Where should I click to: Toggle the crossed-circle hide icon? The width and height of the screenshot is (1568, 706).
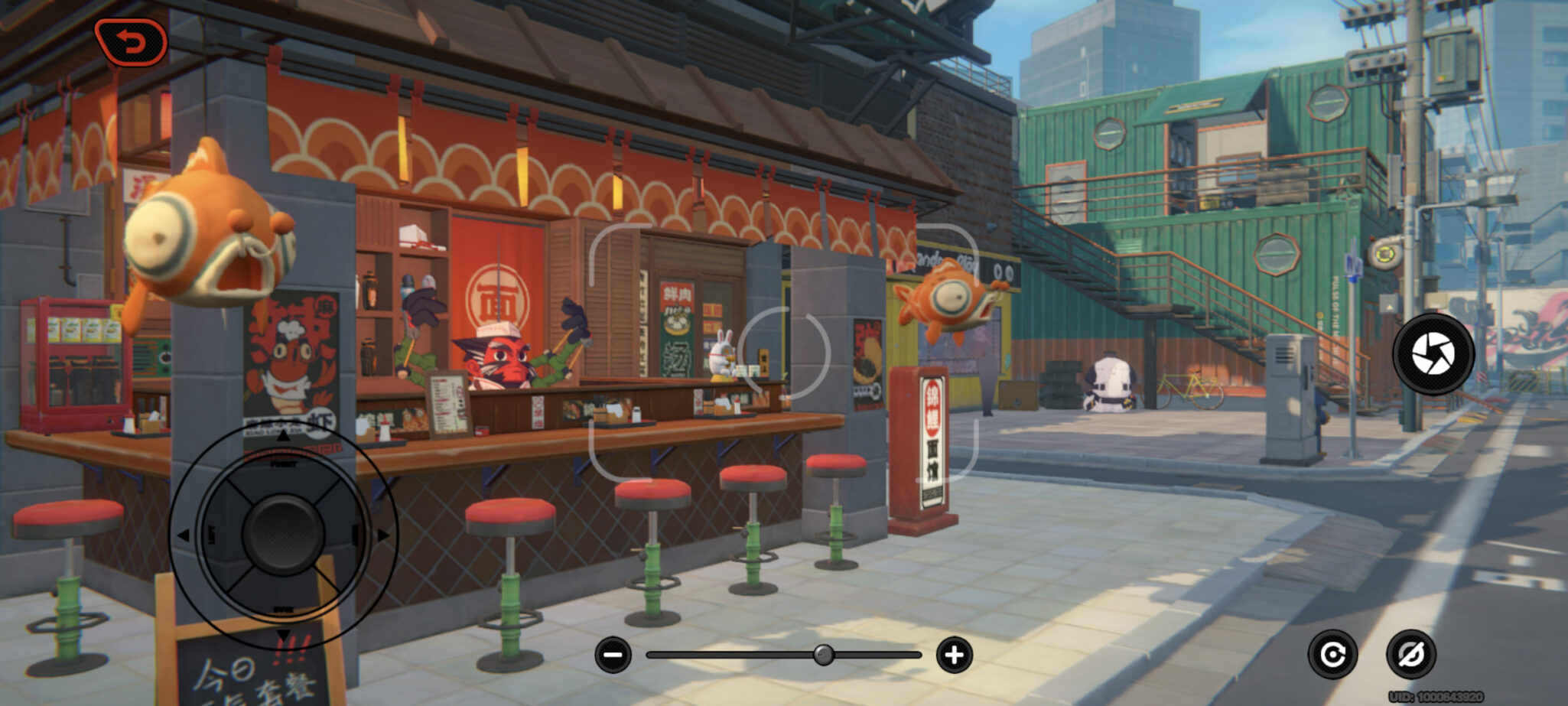point(1410,655)
